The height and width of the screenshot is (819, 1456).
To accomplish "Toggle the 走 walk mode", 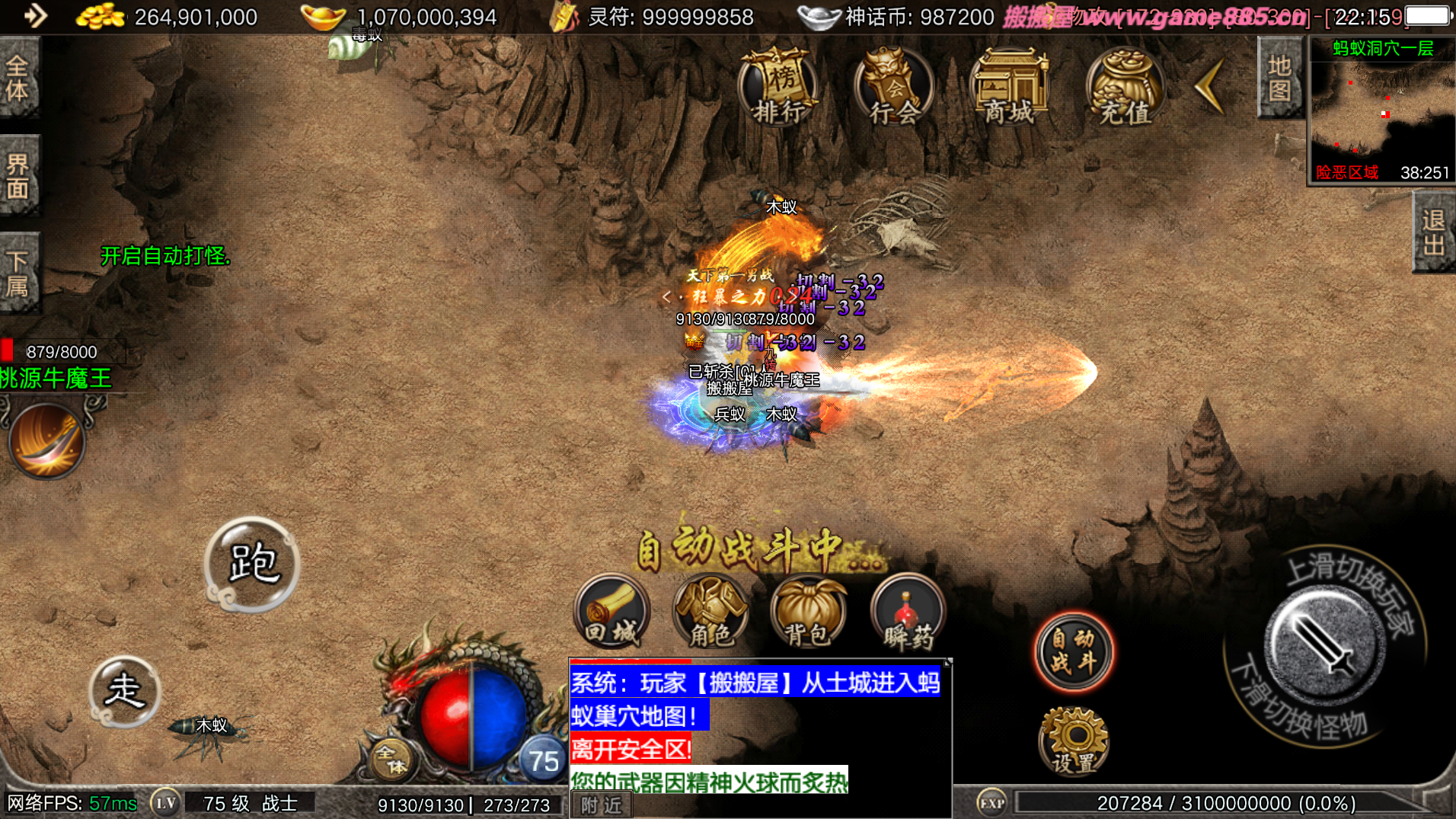I will click(x=125, y=691).
